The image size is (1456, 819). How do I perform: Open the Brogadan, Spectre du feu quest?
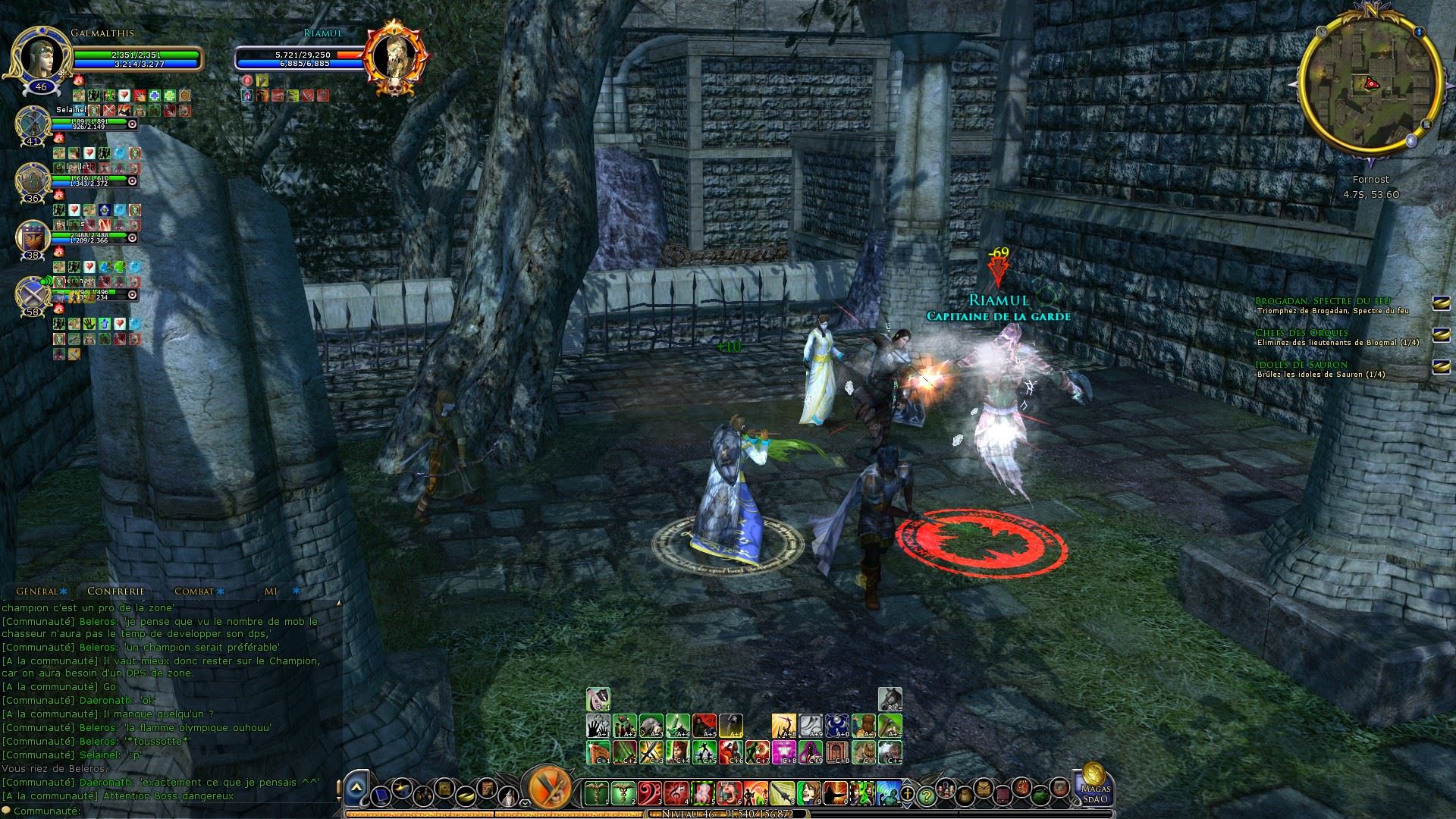[x=1323, y=302]
